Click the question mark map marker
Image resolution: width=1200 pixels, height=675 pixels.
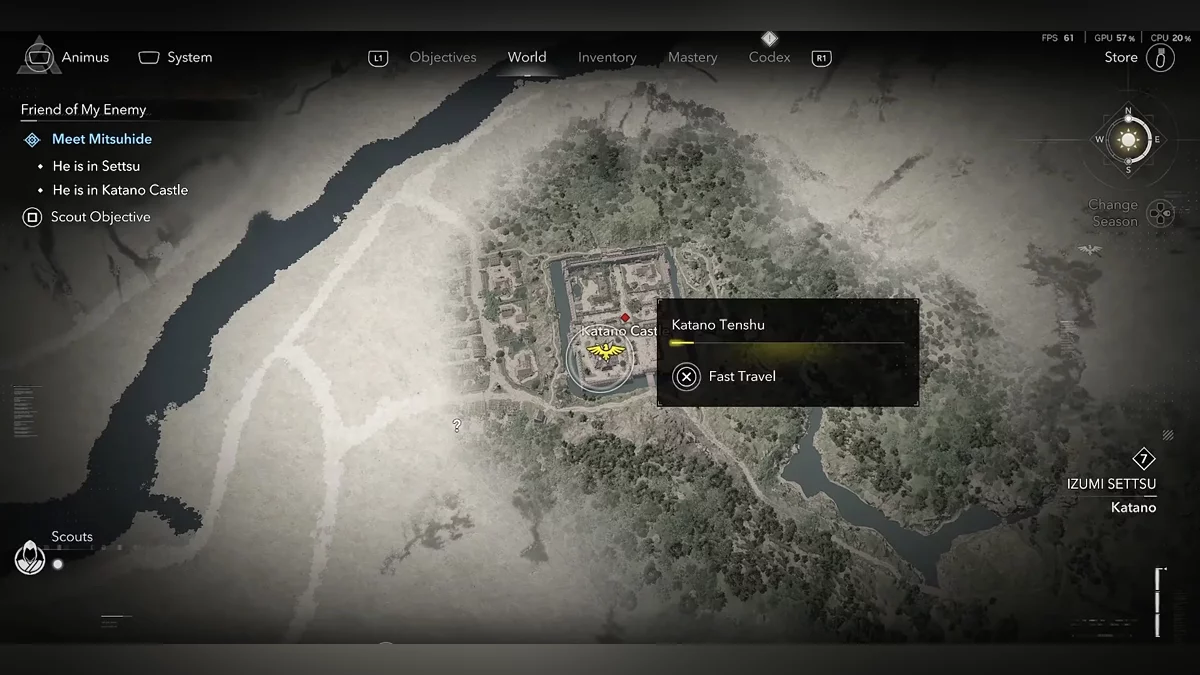(457, 426)
